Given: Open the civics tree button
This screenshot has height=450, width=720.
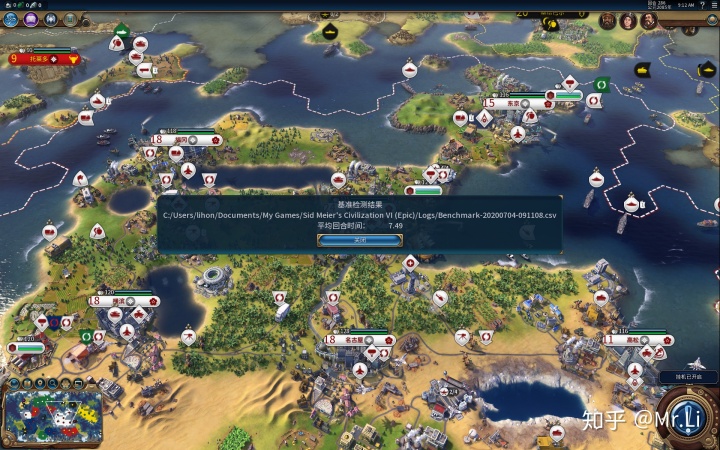Looking at the screenshot, I should [x=30, y=19].
